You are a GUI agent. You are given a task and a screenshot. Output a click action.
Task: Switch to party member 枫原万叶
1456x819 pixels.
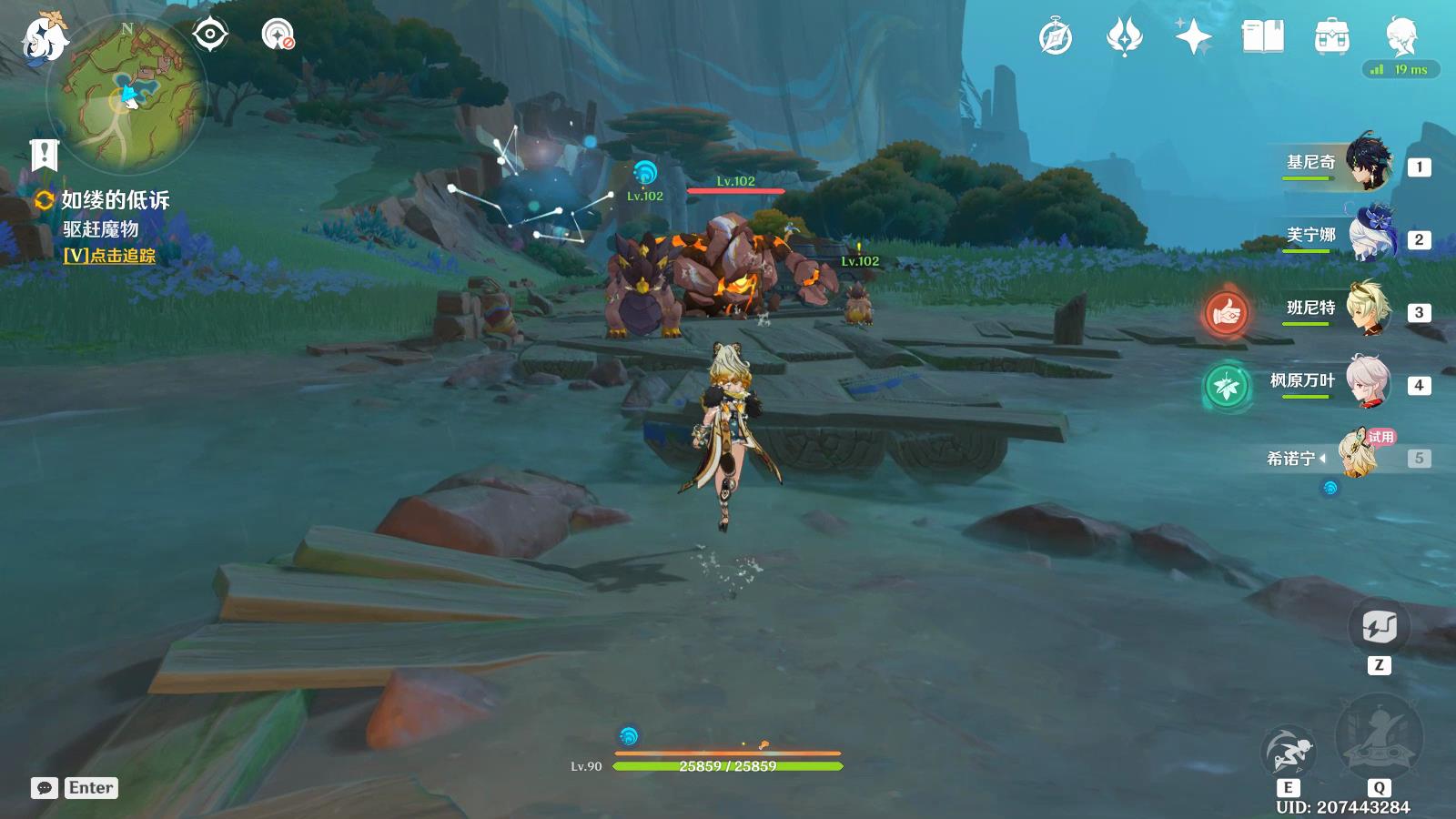click(1368, 381)
